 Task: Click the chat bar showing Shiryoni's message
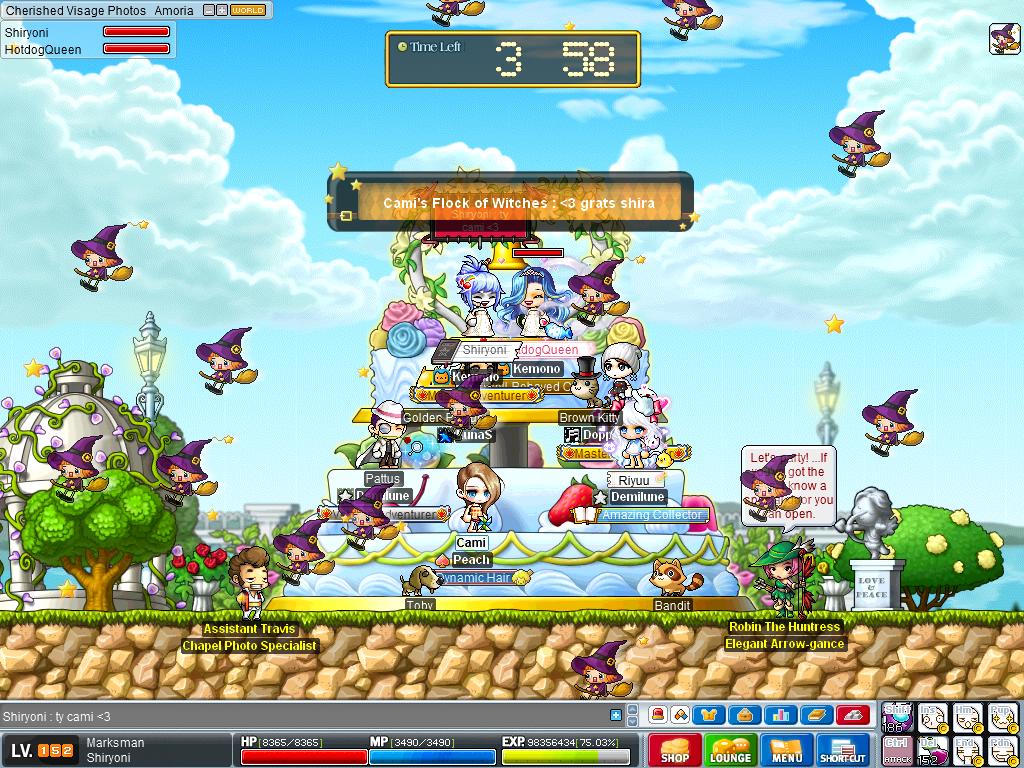pos(300,716)
